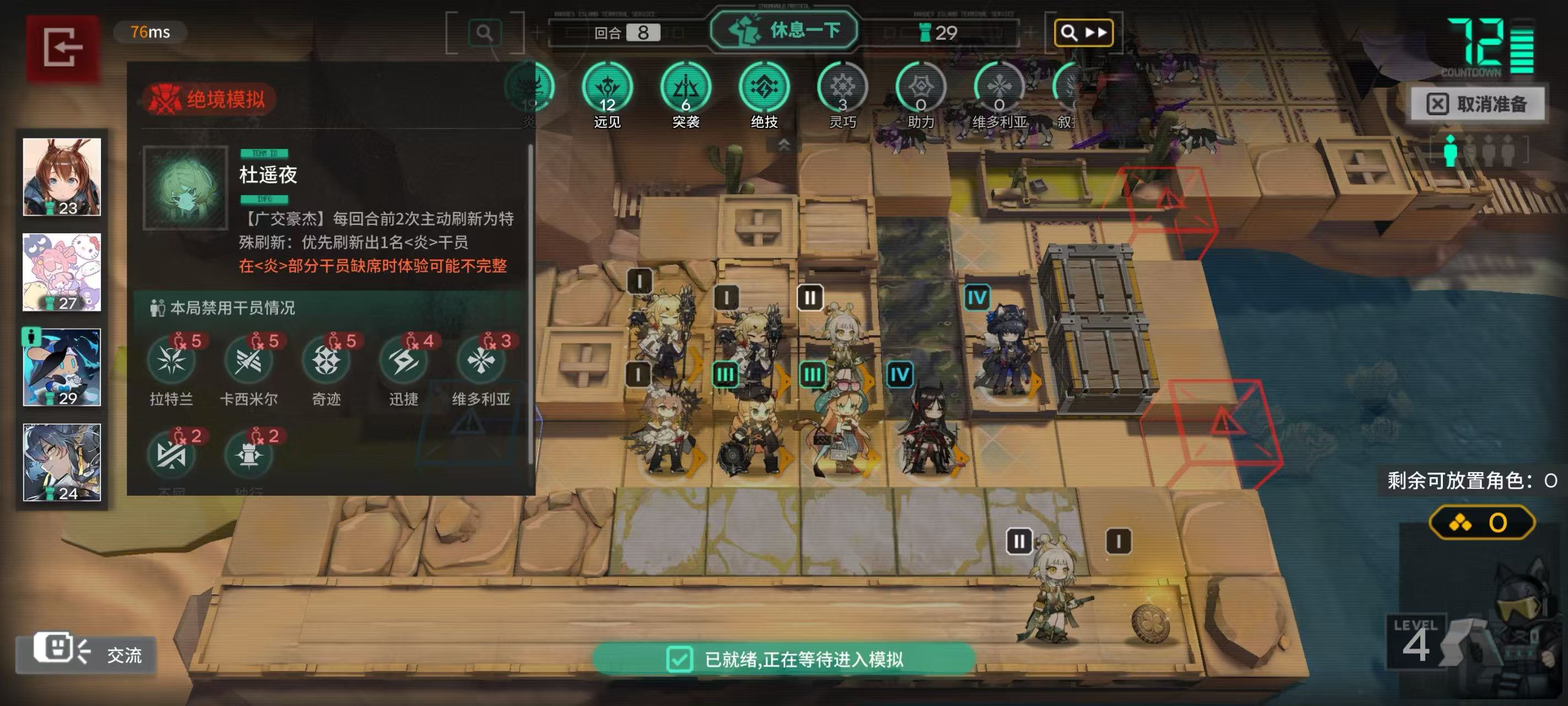1568x706 pixels.
Task: Click the red exit button
Action: point(62,47)
